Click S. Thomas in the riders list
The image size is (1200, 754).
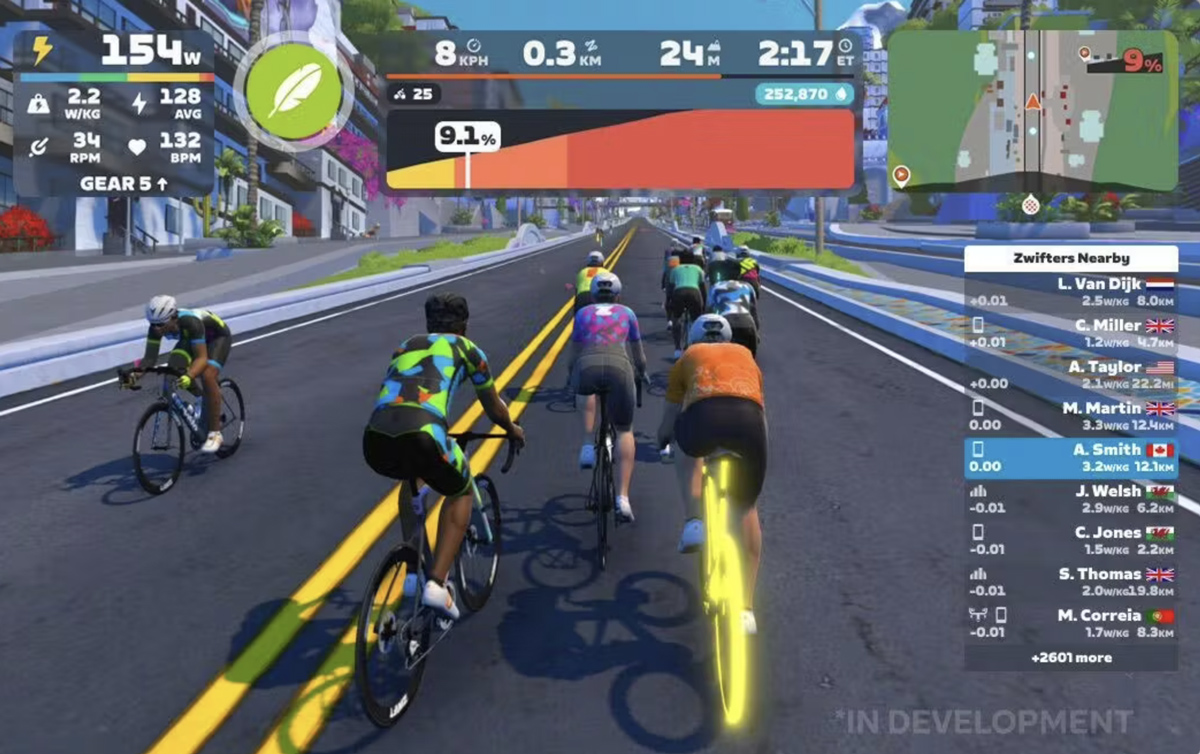(x=1070, y=582)
